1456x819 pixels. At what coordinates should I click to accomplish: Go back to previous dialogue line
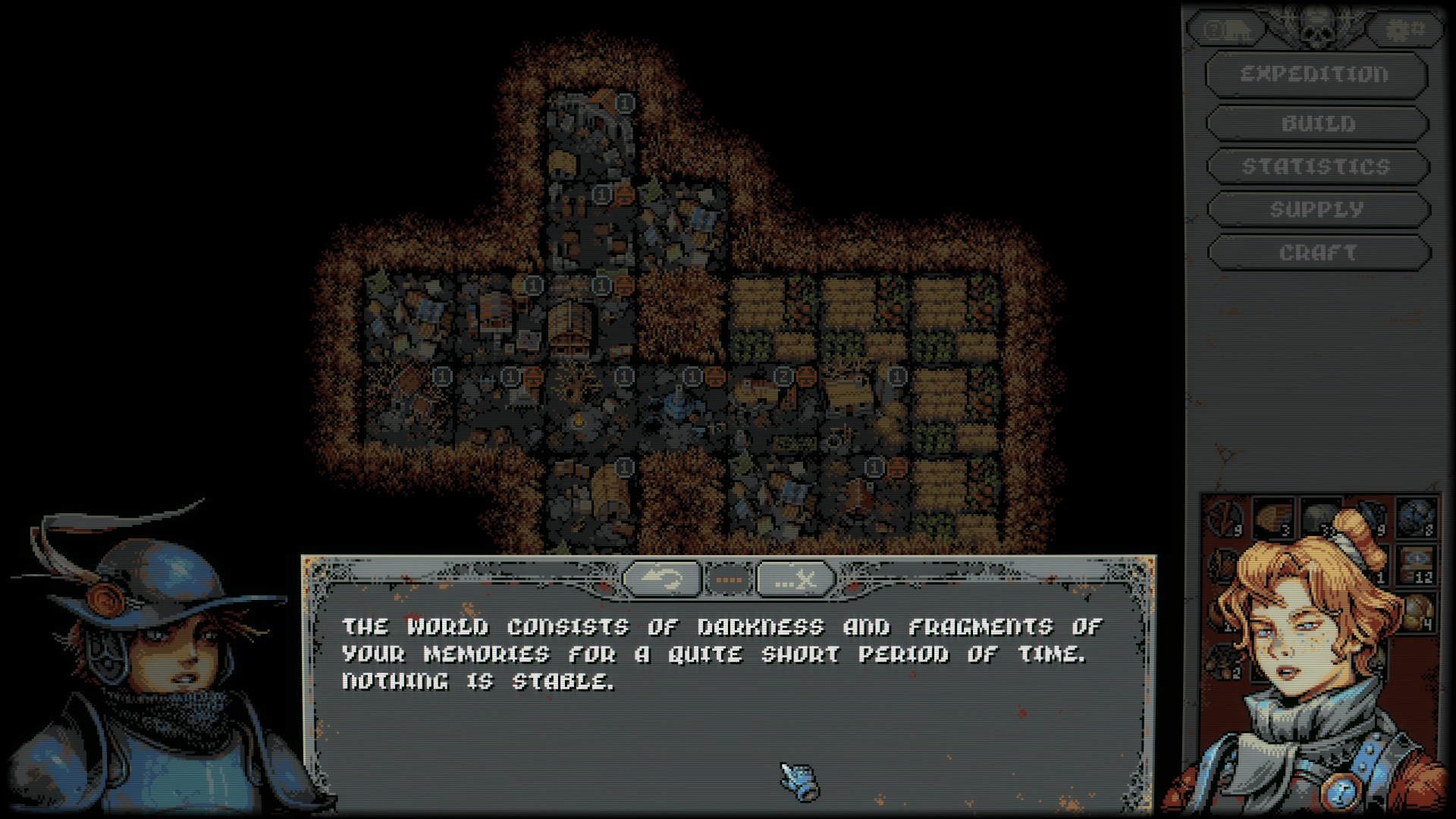click(661, 580)
